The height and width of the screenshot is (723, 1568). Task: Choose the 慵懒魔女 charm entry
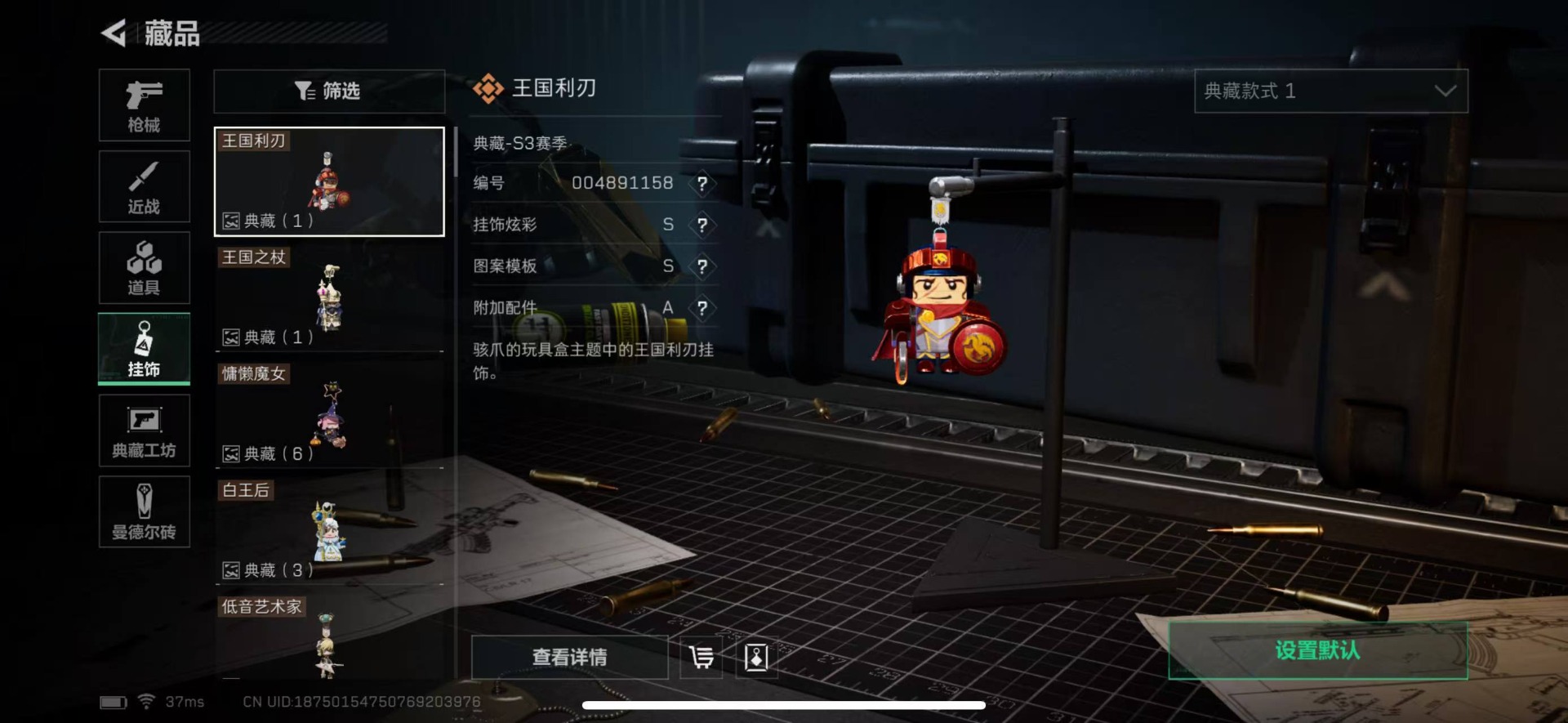328,415
